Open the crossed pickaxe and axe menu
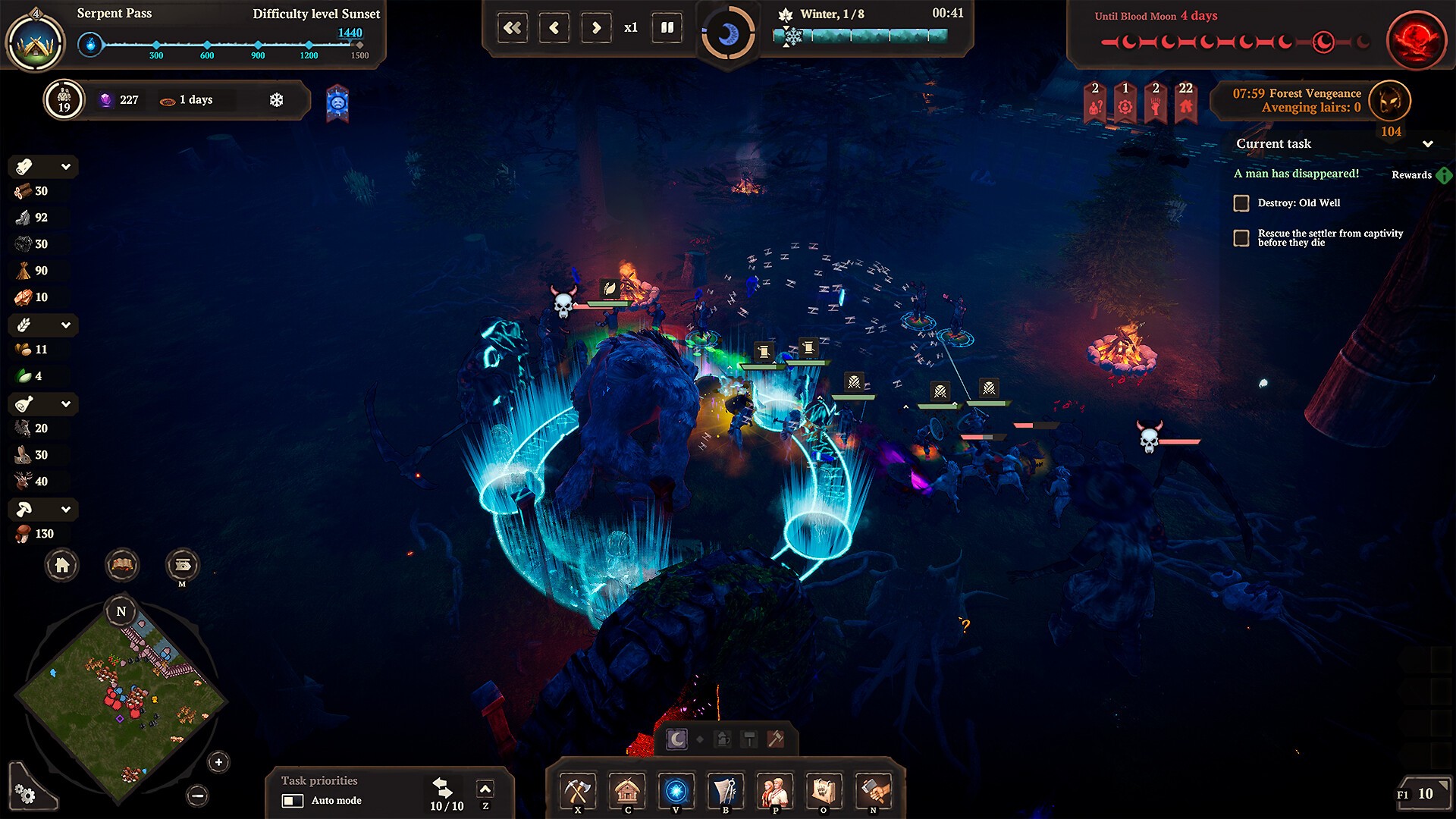 click(x=578, y=792)
